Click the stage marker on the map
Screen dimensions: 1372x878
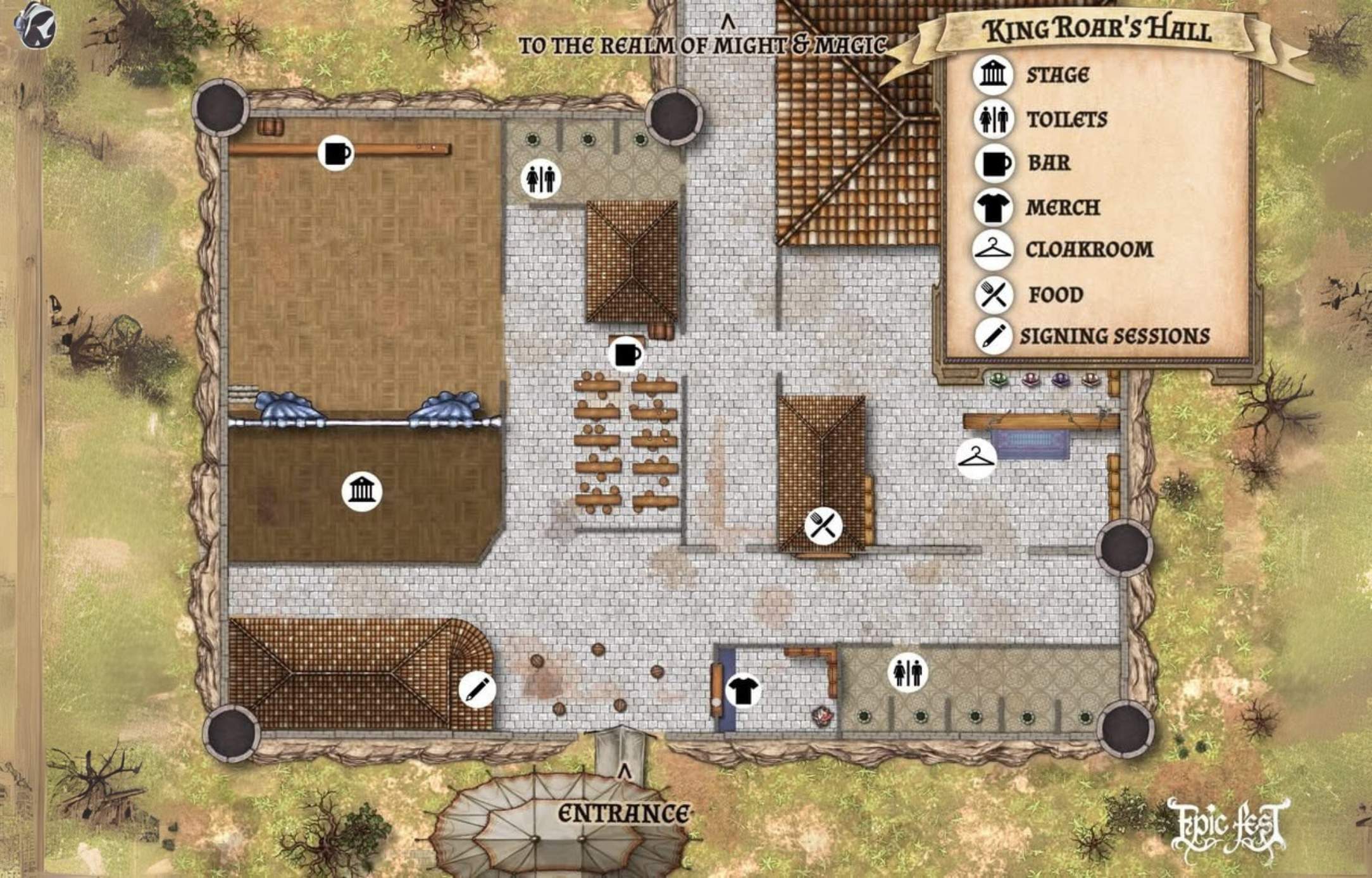(361, 491)
